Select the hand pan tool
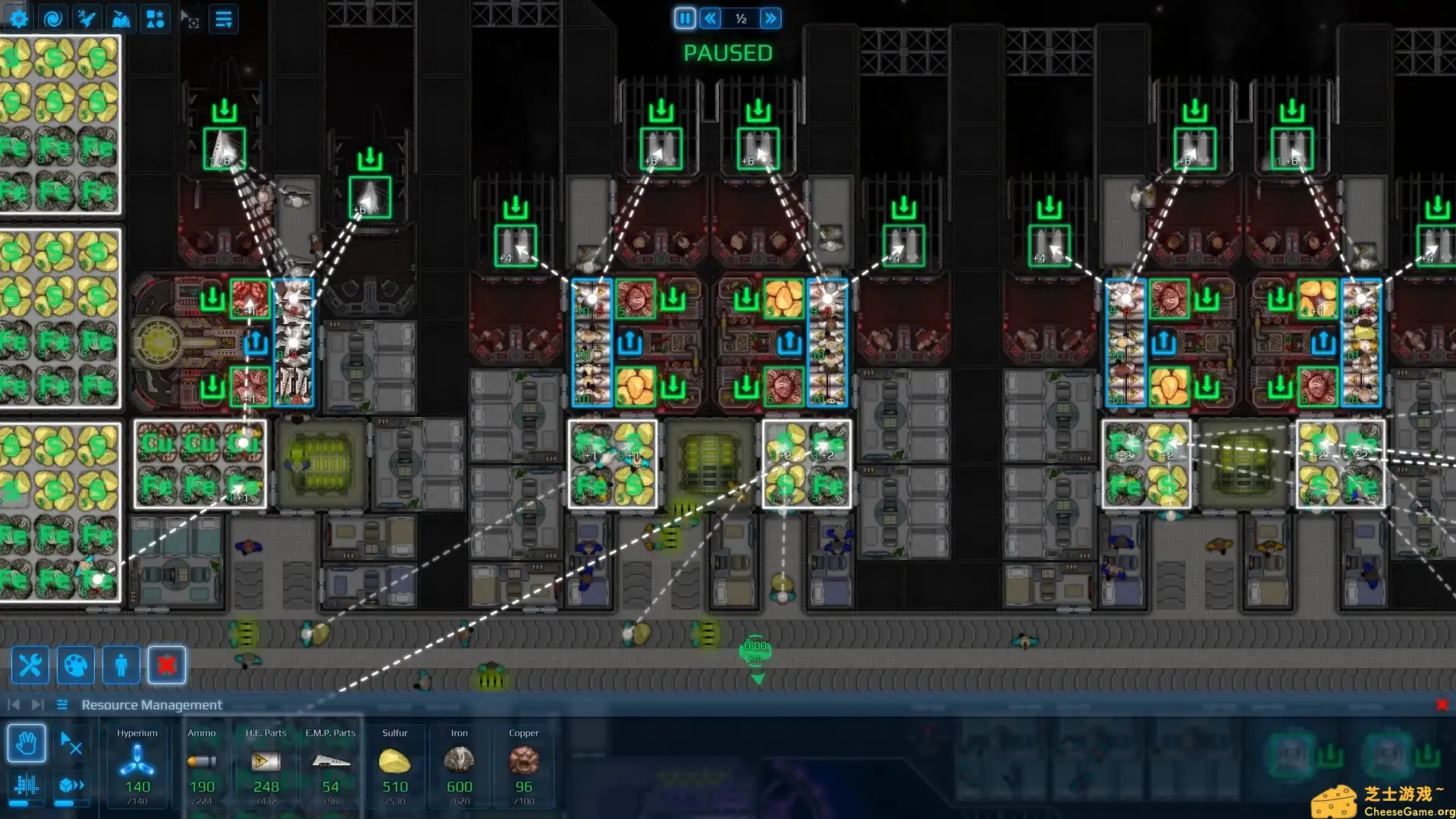Viewport: 1456px width, 819px height. (27, 744)
